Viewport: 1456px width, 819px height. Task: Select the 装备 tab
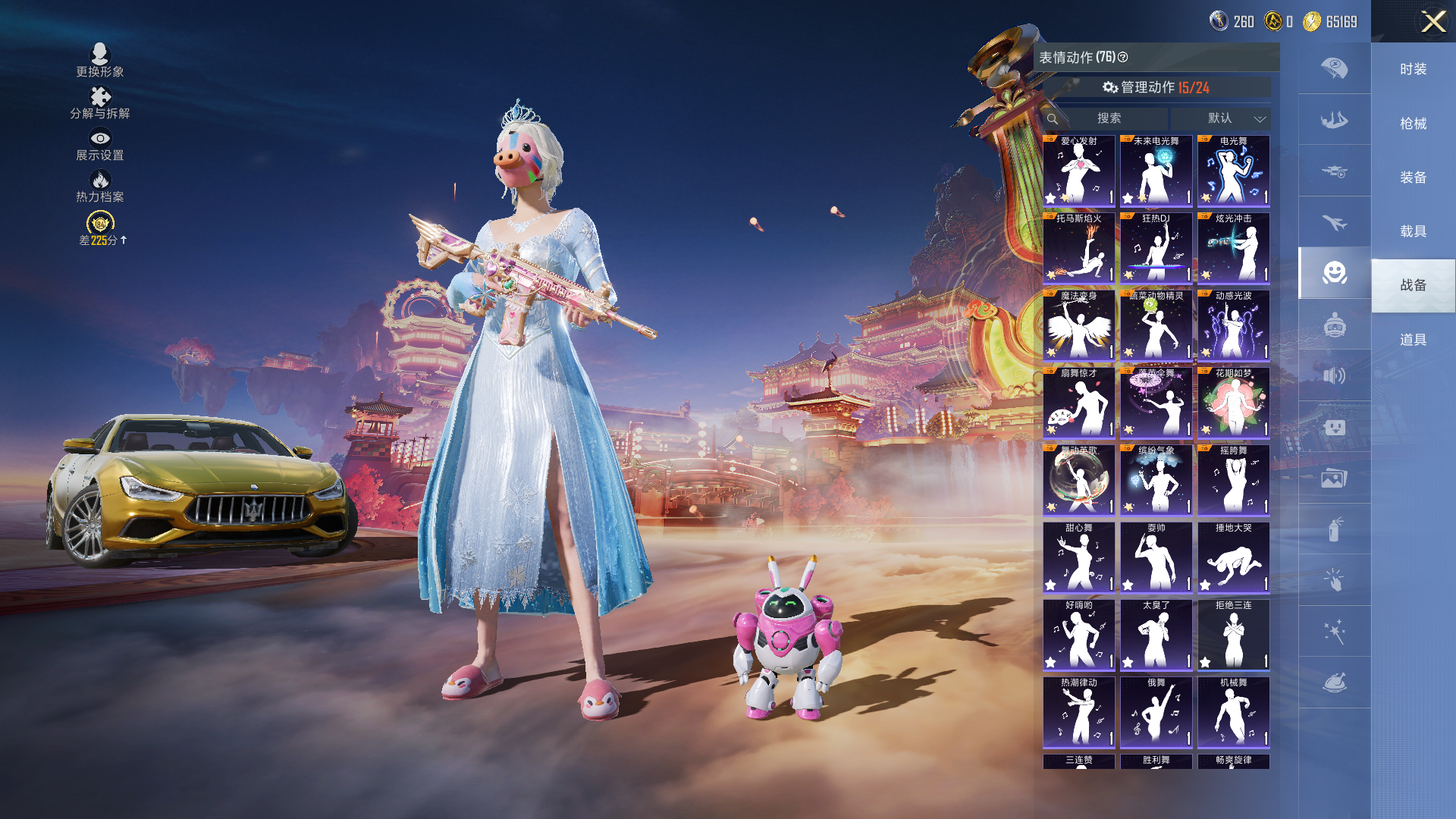(x=1413, y=177)
